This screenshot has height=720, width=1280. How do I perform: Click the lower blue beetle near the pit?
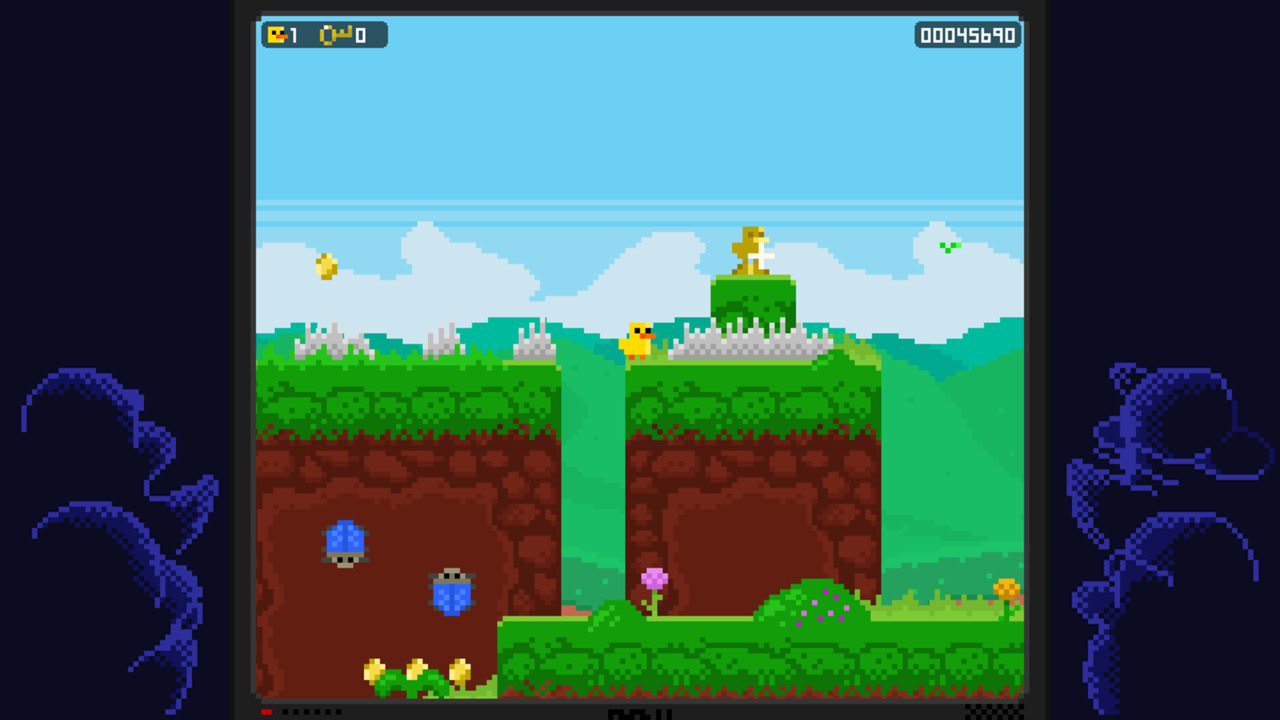click(x=453, y=595)
